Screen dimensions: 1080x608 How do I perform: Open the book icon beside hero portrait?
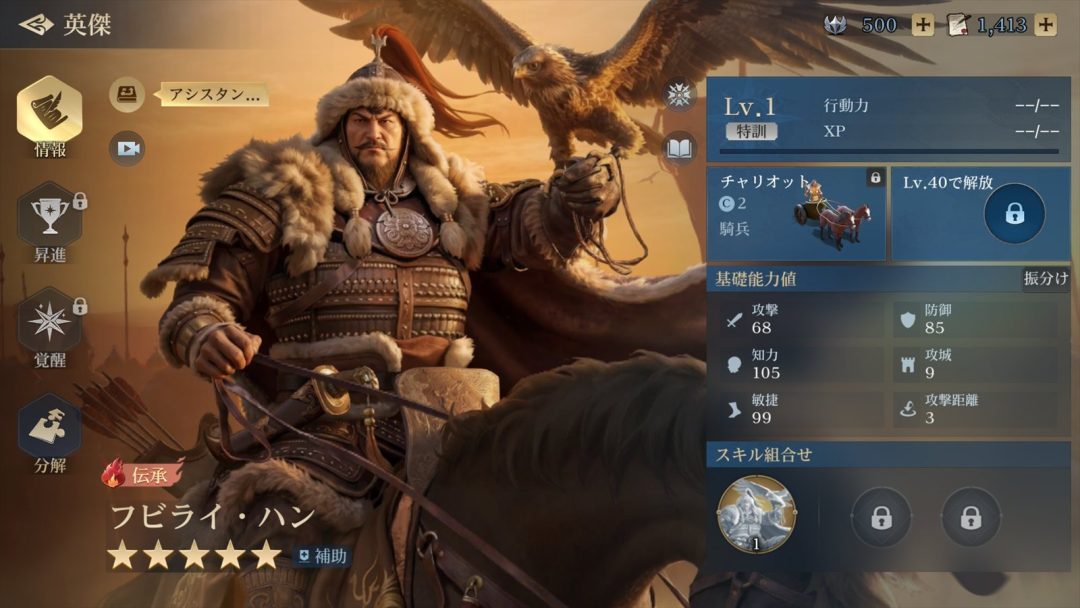[x=680, y=148]
